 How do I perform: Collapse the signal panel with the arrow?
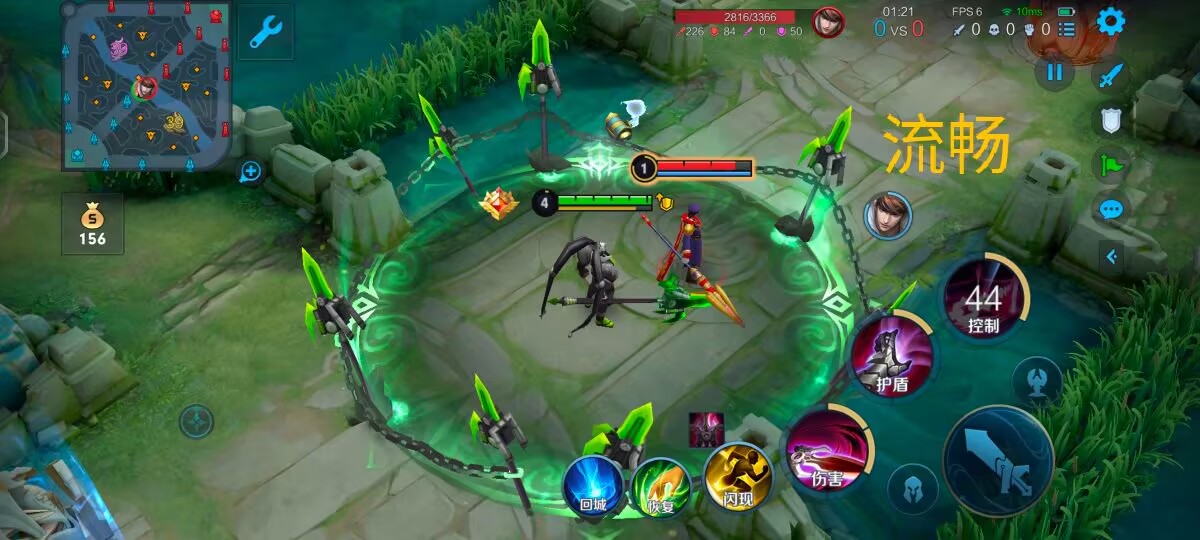[1111, 256]
